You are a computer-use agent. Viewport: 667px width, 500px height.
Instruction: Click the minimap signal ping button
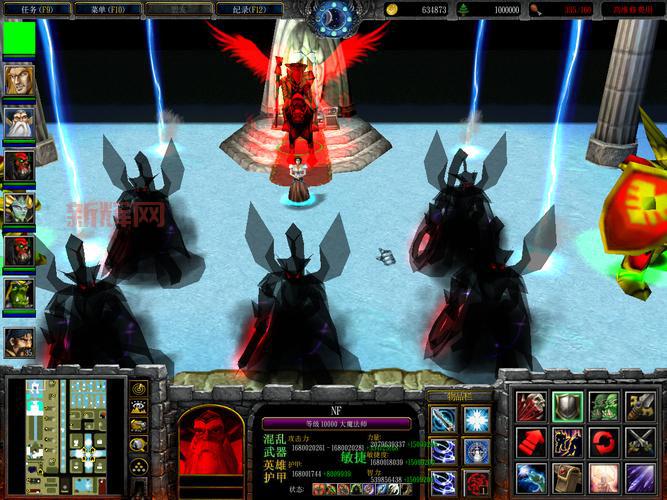[139, 387]
